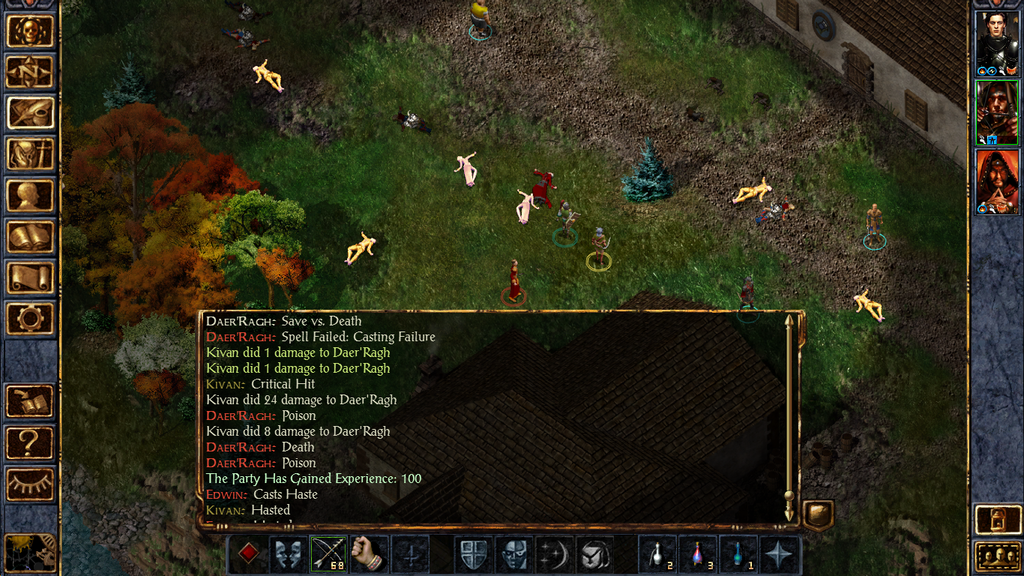Open the mage spellbook
1024x576 pixels.
[x=30, y=237]
